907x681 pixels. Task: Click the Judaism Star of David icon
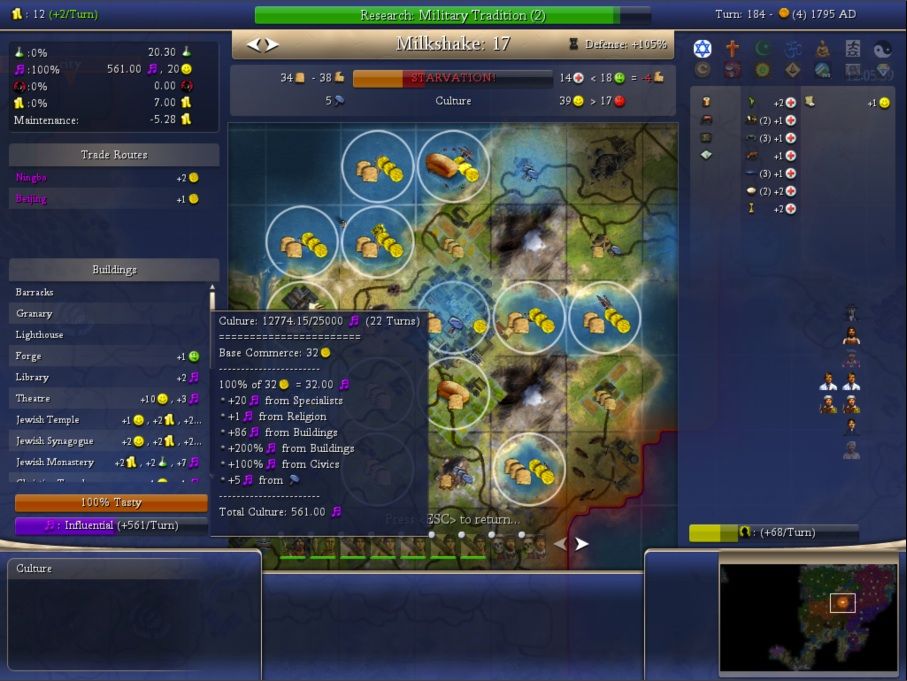(x=702, y=49)
